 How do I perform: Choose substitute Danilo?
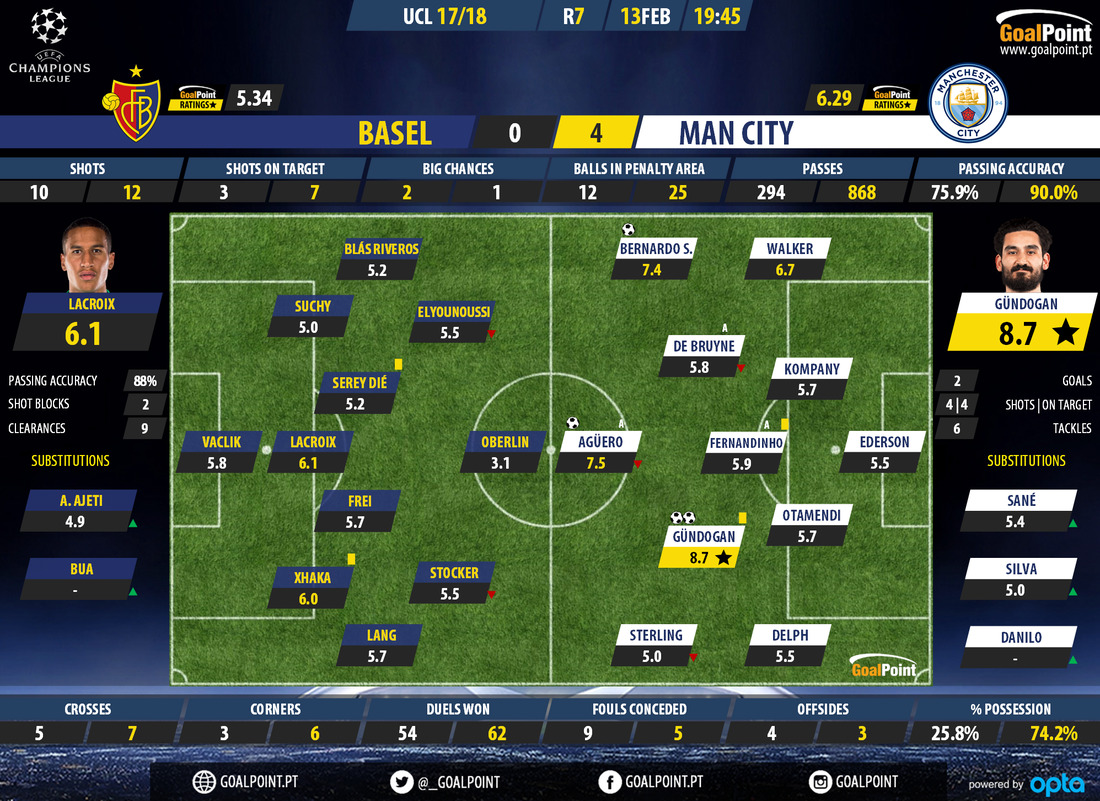(x=1019, y=647)
